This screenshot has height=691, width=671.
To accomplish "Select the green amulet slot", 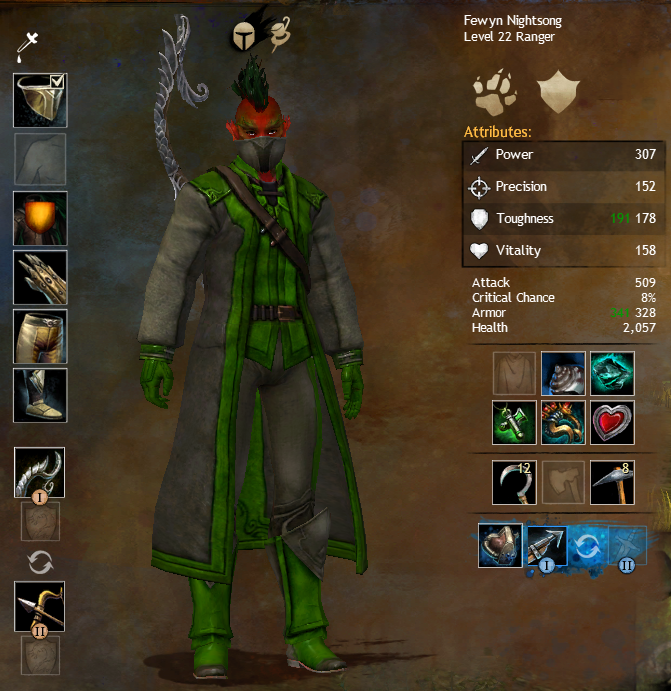I will tap(514, 421).
